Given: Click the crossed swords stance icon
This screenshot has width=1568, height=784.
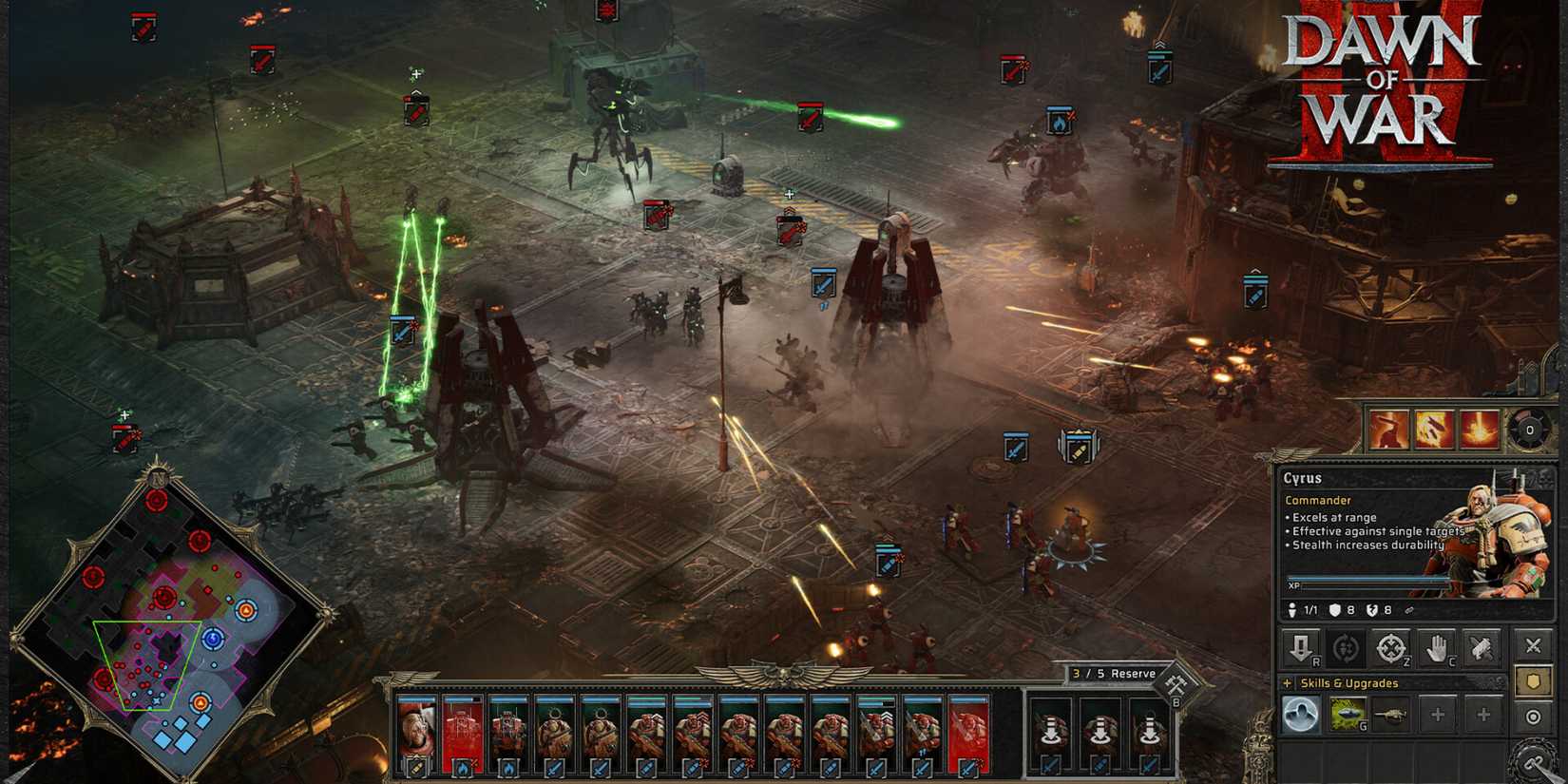Looking at the screenshot, I should pos(1532,645).
